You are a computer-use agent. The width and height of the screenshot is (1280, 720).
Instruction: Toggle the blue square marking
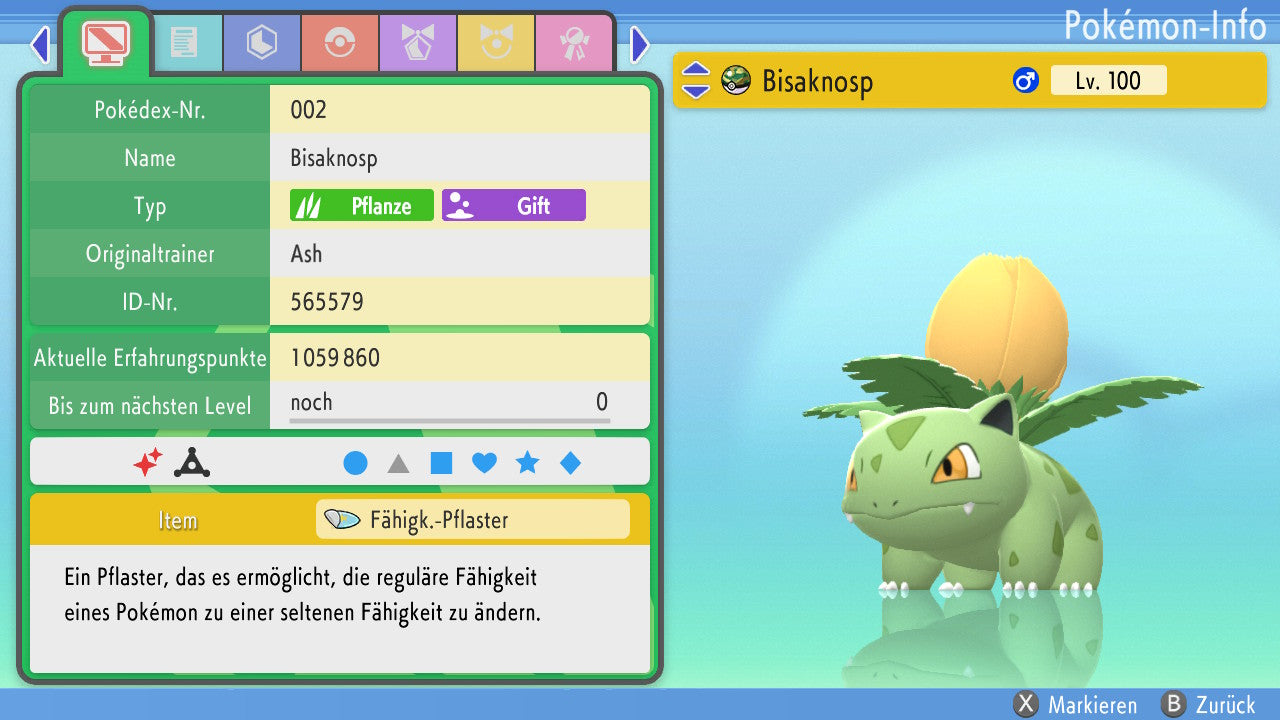coord(441,463)
